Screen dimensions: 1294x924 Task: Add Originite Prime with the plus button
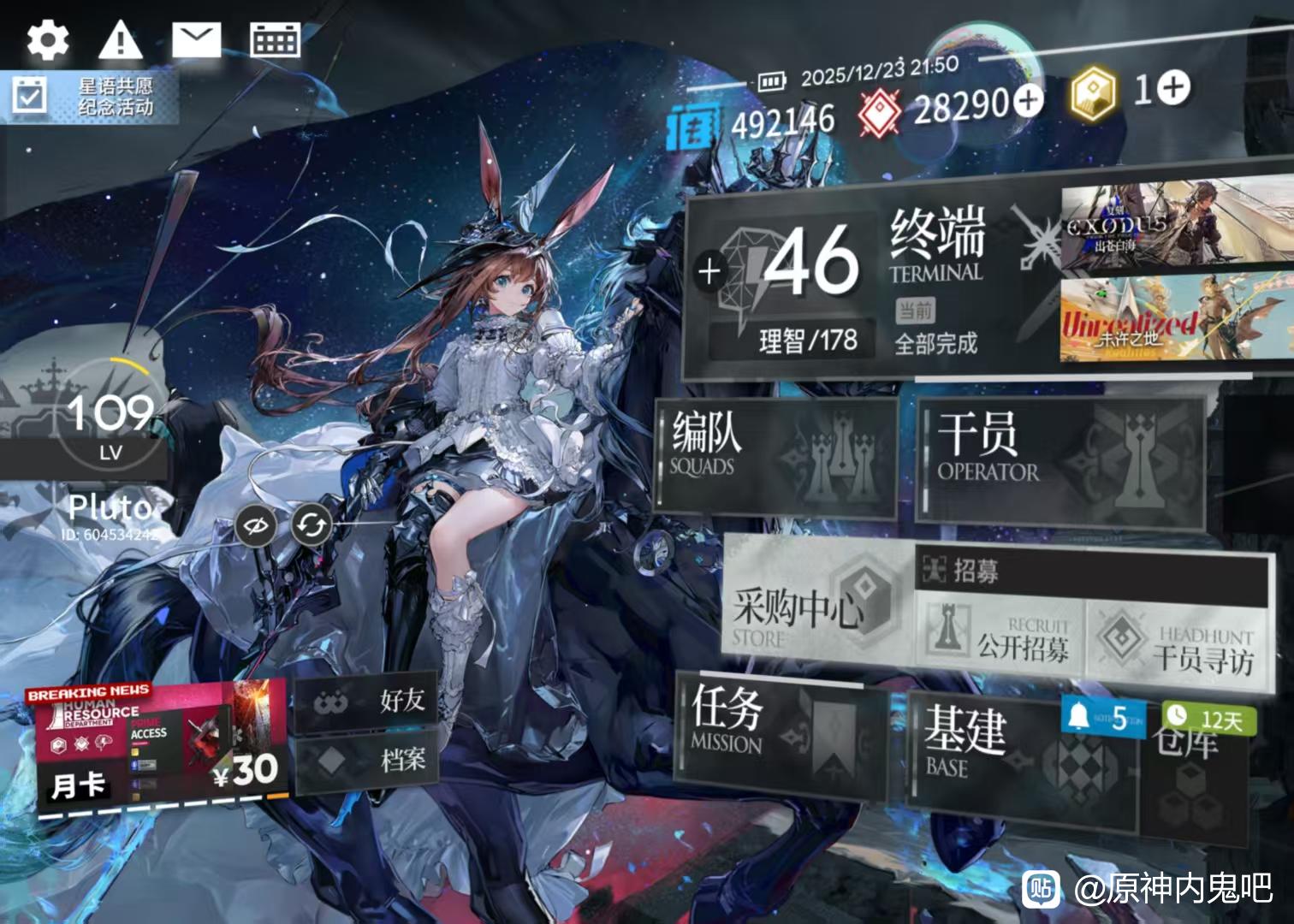tap(1174, 86)
